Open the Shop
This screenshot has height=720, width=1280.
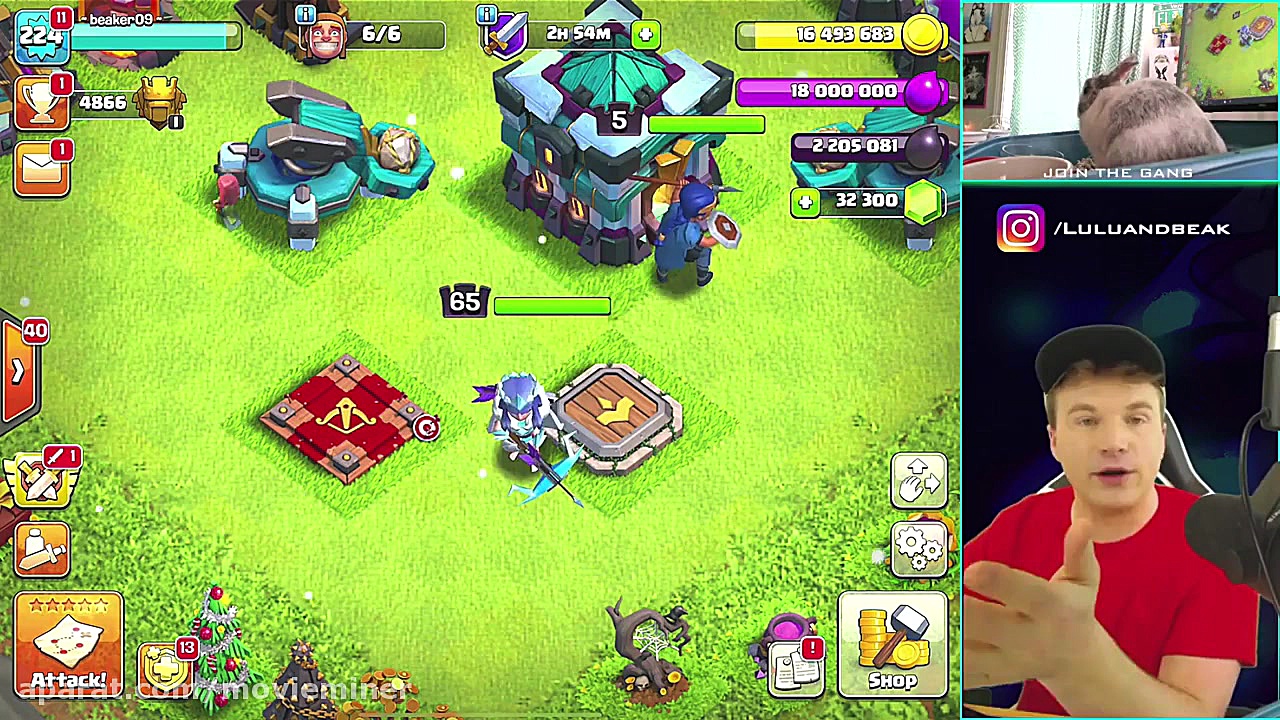(892, 644)
